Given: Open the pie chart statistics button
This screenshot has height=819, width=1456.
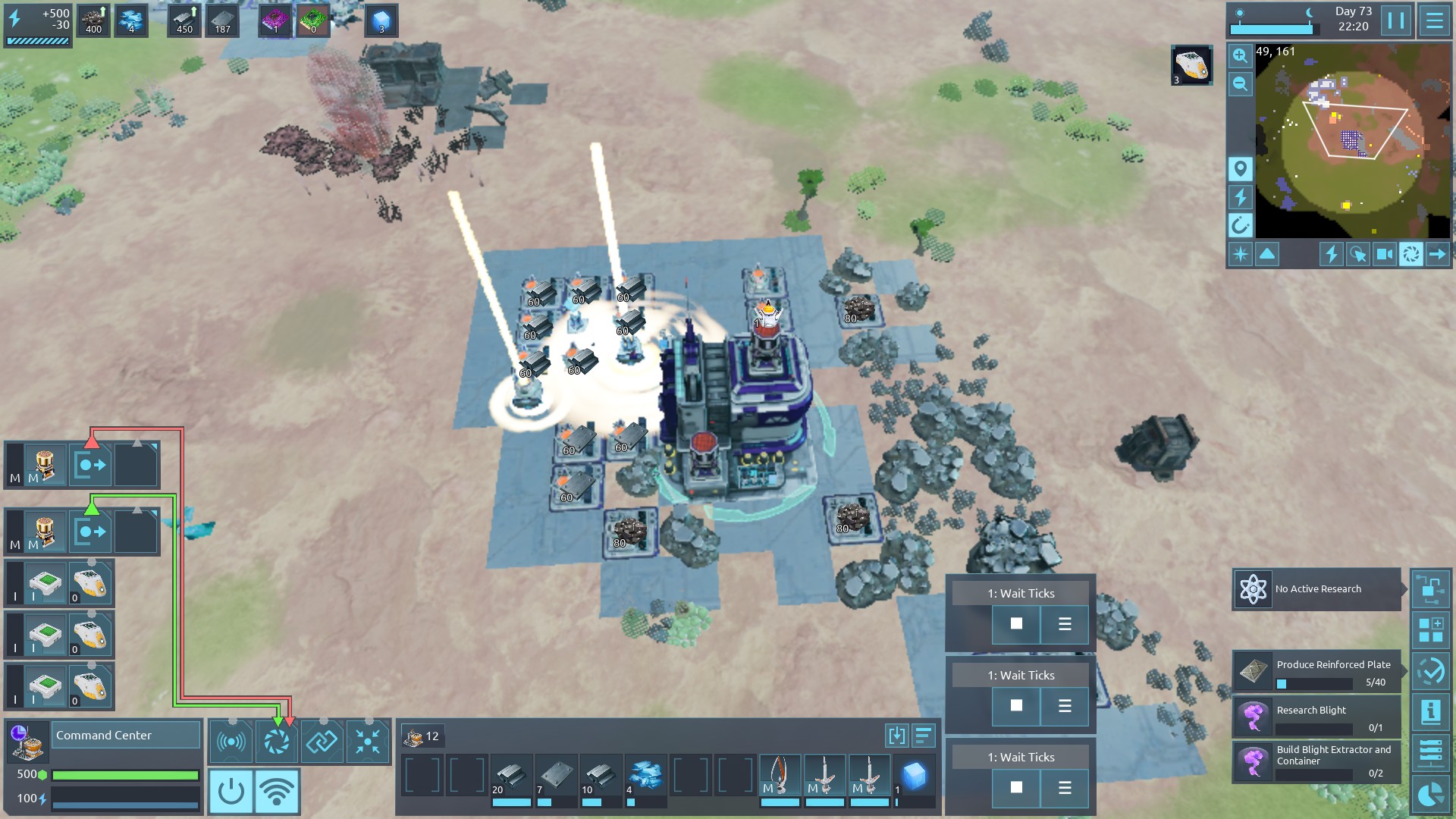Looking at the screenshot, I should [1431, 794].
